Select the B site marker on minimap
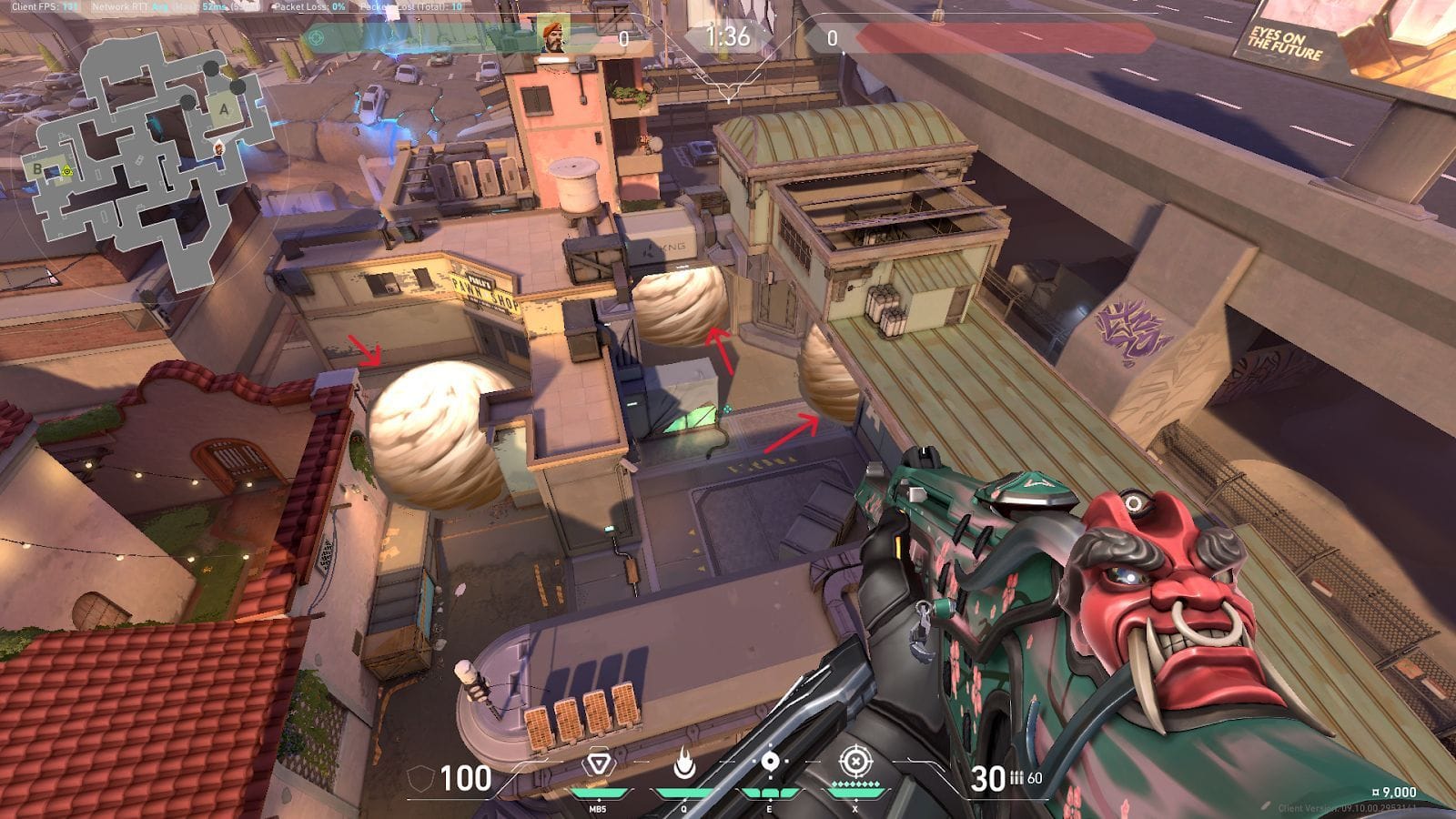The image size is (1456, 819). (36, 169)
